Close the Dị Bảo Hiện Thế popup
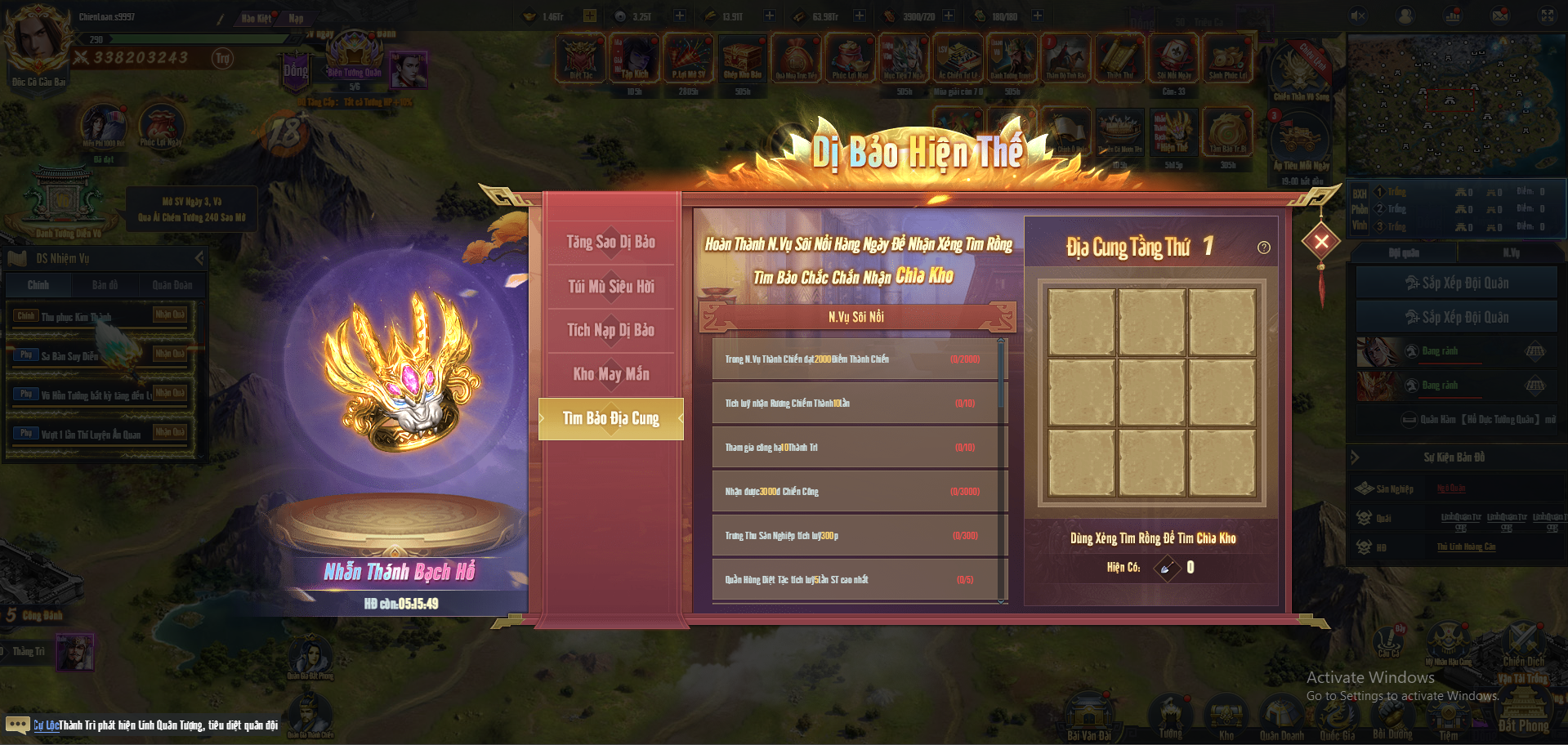The image size is (1568, 745). click(1320, 241)
